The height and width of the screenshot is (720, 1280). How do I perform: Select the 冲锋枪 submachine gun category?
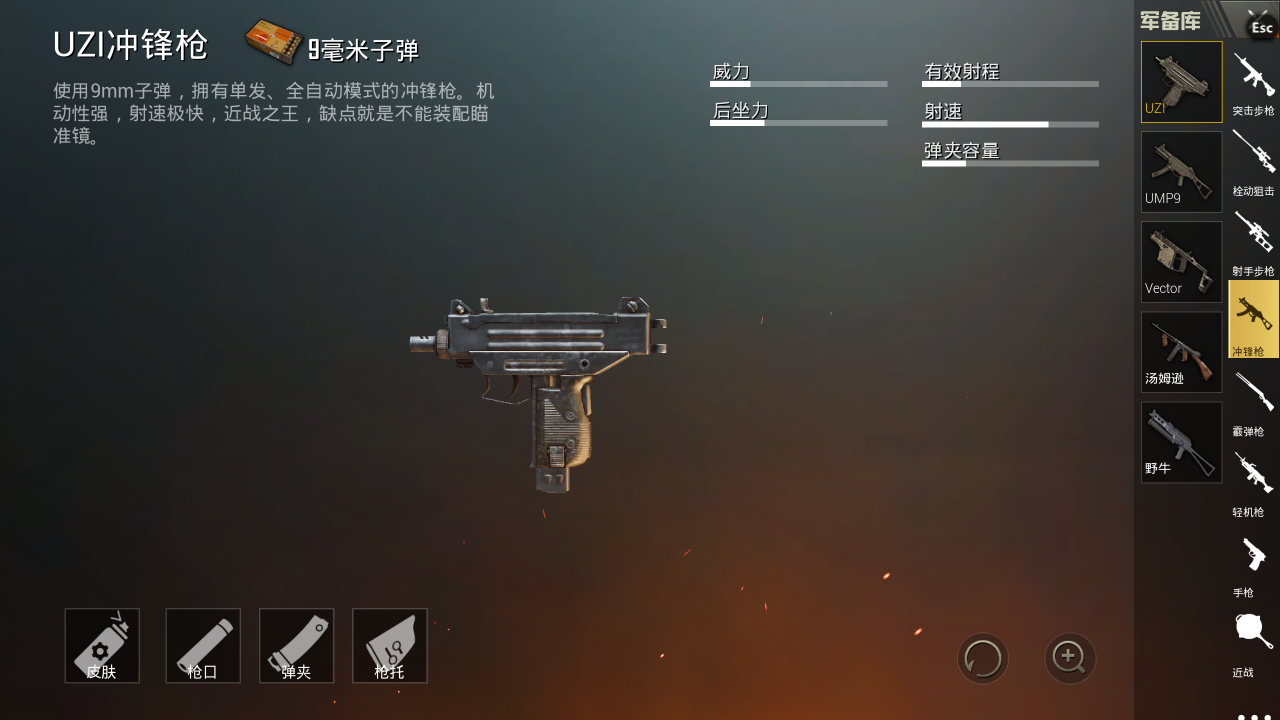pos(1253,320)
